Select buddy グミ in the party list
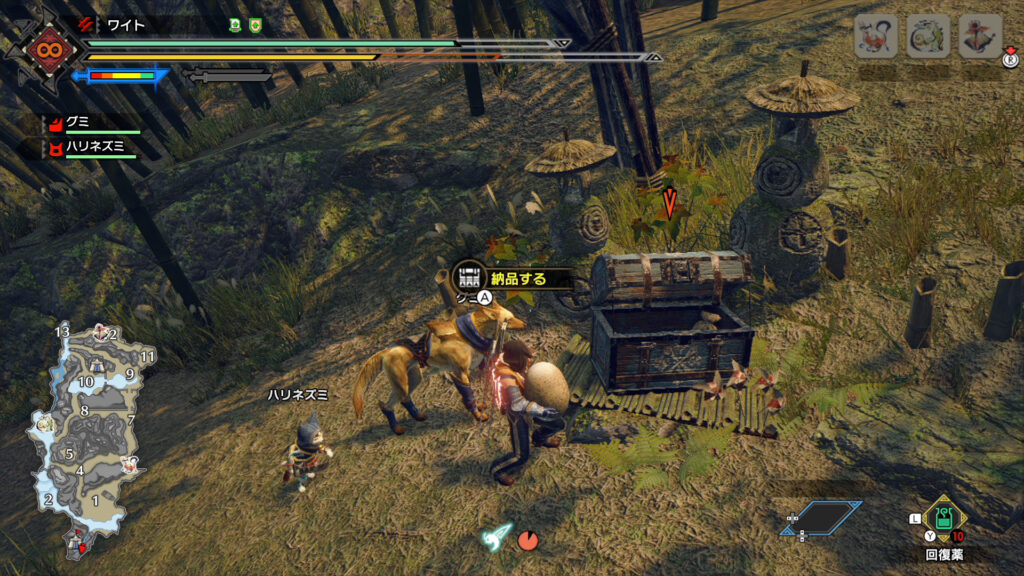This screenshot has width=1024, height=576. [x=74, y=123]
